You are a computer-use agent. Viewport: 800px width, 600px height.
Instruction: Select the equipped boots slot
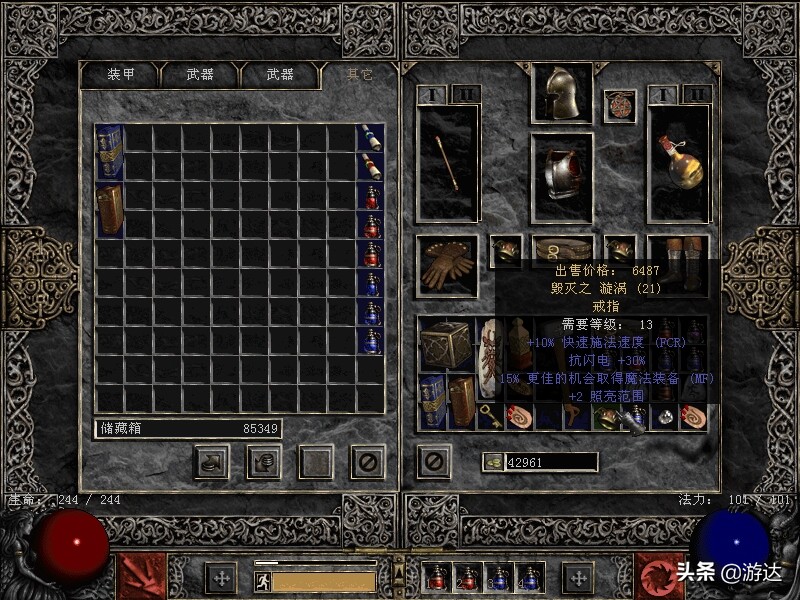pyautogui.click(x=678, y=258)
